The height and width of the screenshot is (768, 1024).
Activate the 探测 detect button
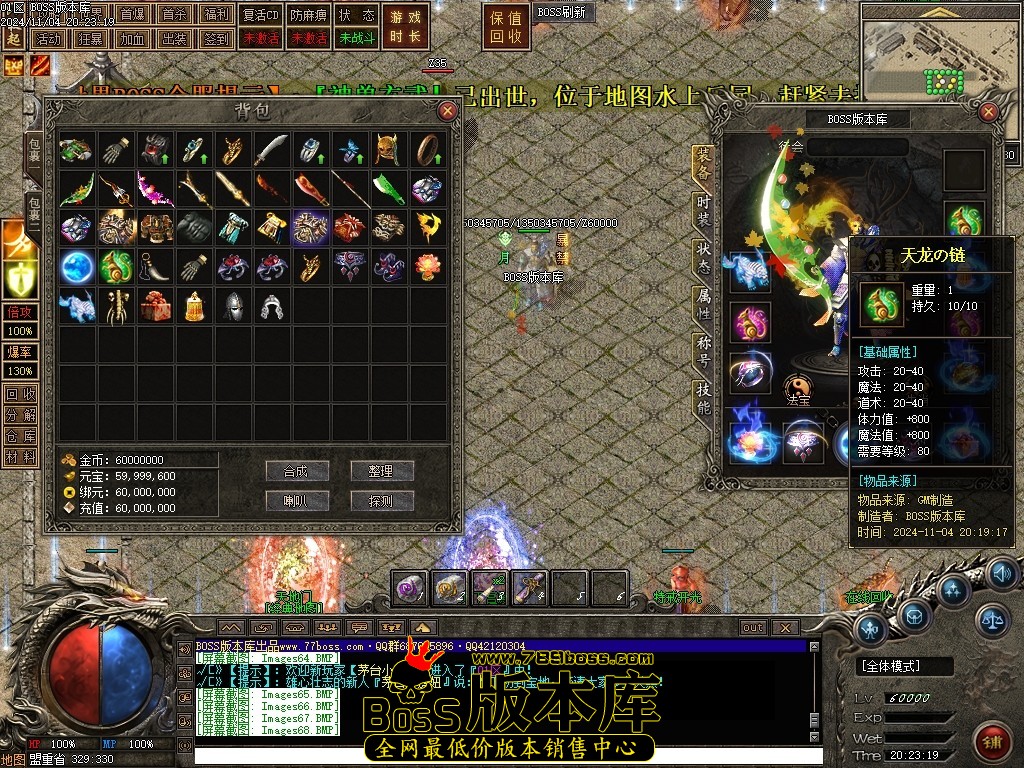click(381, 501)
